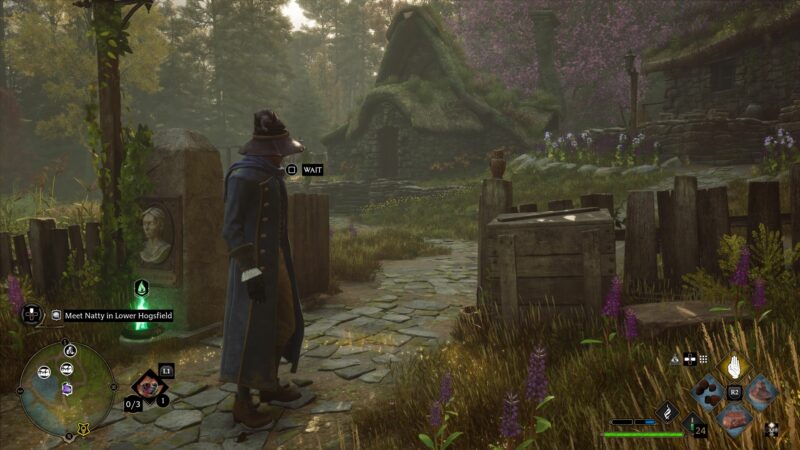The image size is (800, 450).
Task: Open the spell set grid icon
Action: pyautogui.click(x=703, y=358)
